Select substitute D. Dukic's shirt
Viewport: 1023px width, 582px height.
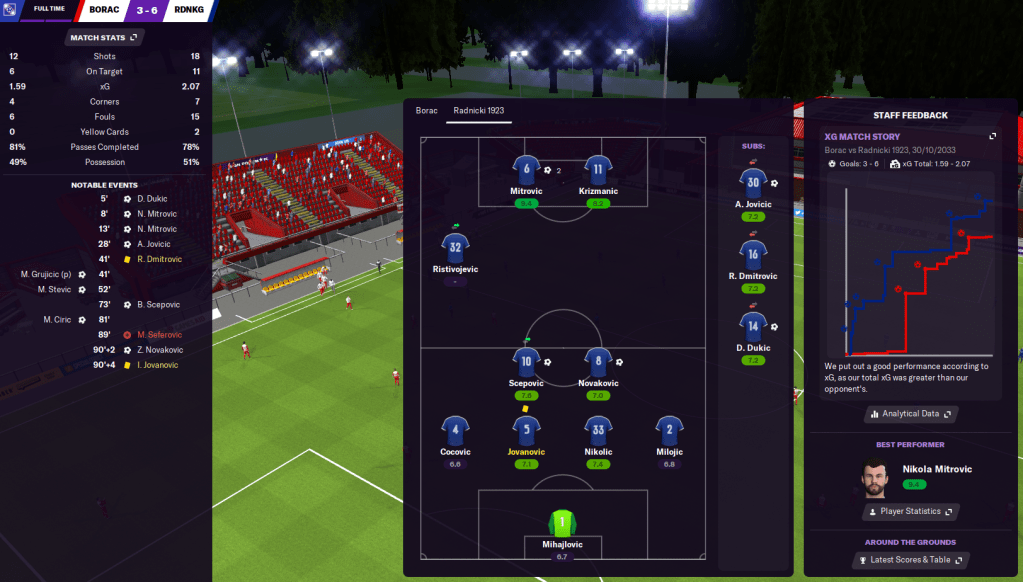click(x=753, y=325)
